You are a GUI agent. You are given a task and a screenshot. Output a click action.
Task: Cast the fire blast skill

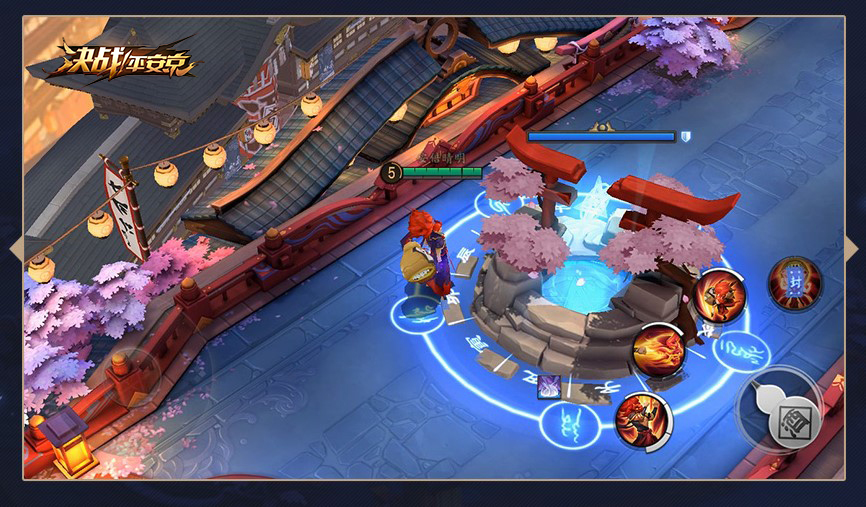click(x=659, y=351)
